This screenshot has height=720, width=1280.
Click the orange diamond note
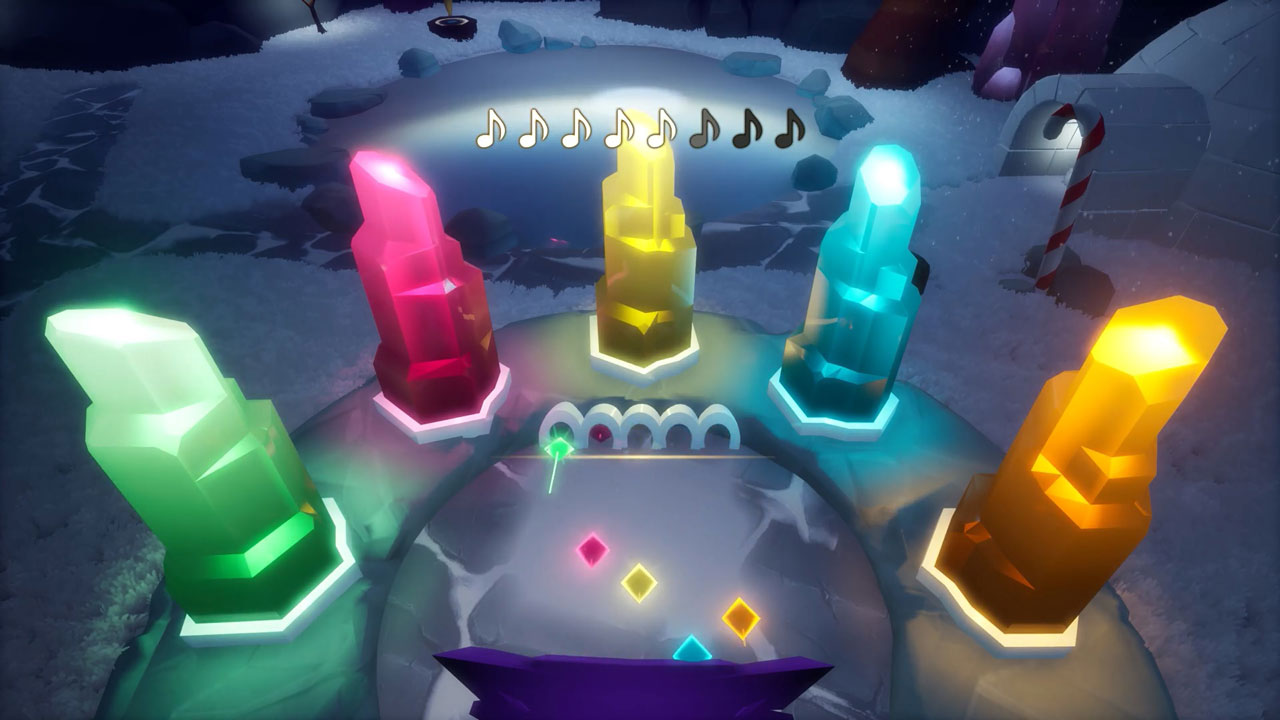(740, 618)
